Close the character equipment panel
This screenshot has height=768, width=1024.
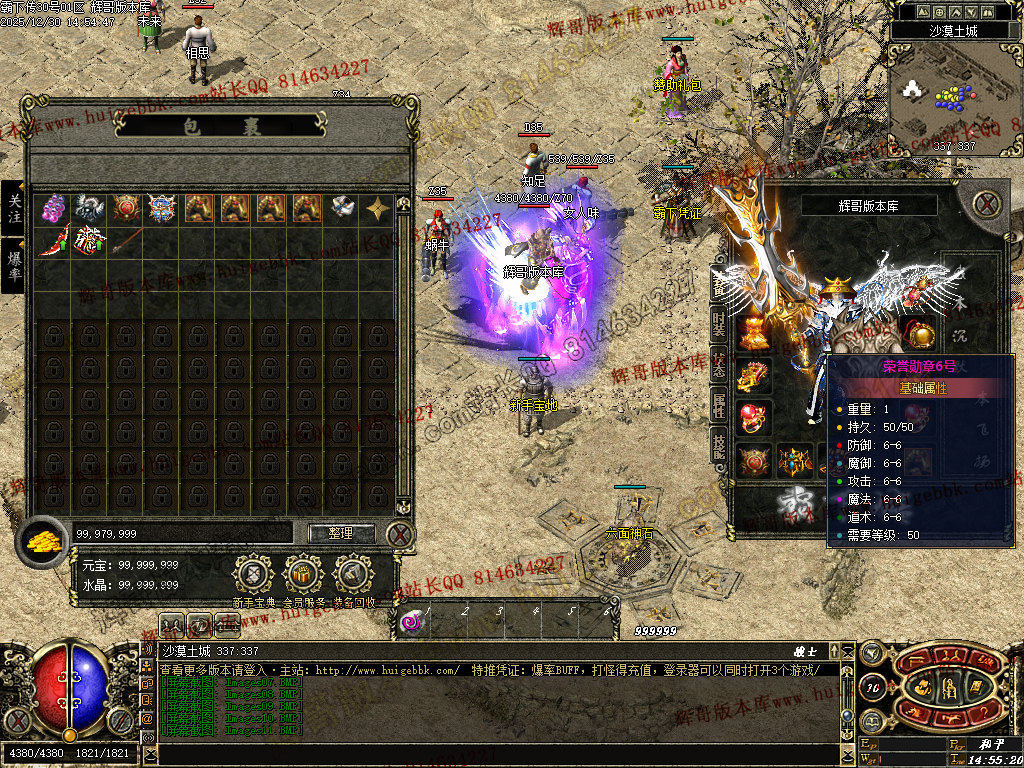tap(988, 205)
